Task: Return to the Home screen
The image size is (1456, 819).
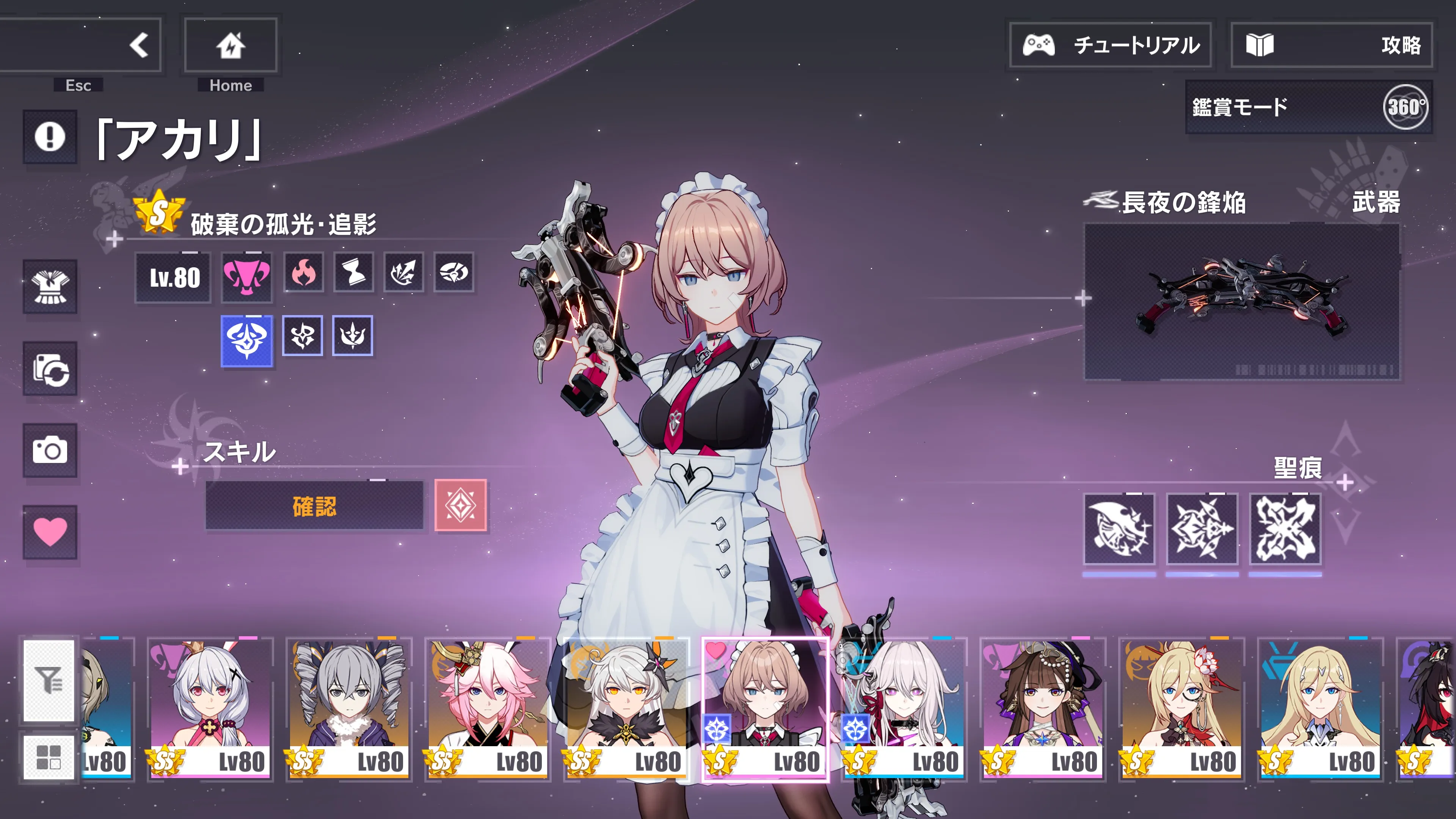Action: (x=230, y=45)
